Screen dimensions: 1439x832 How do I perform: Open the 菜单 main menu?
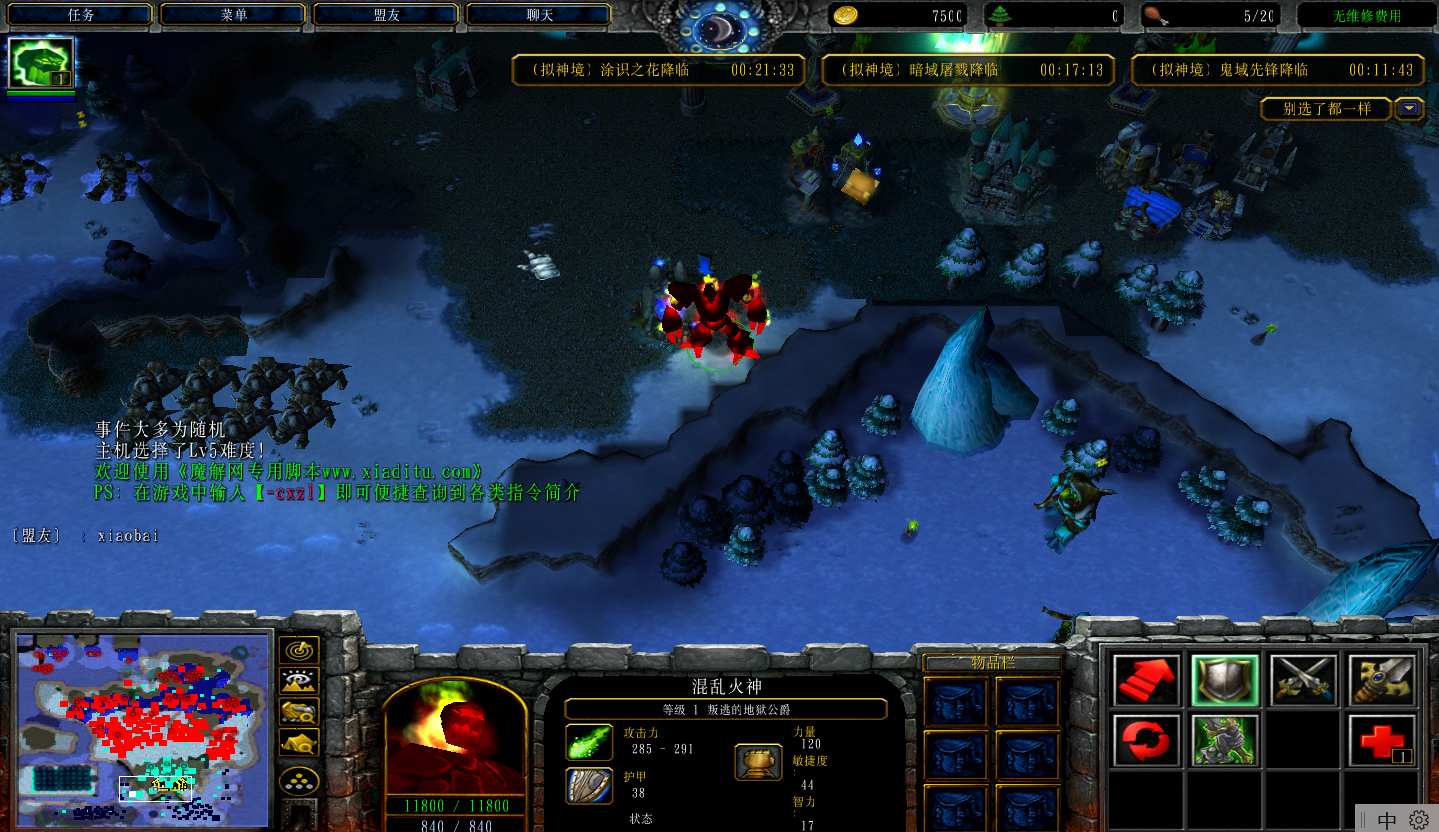coord(234,15)
